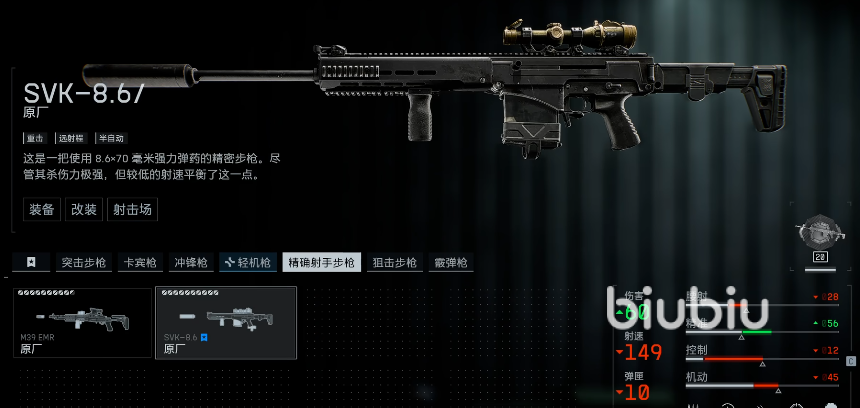Switch to the 突击步枪 category tab
860x408 pixels.
click(83, 262)
